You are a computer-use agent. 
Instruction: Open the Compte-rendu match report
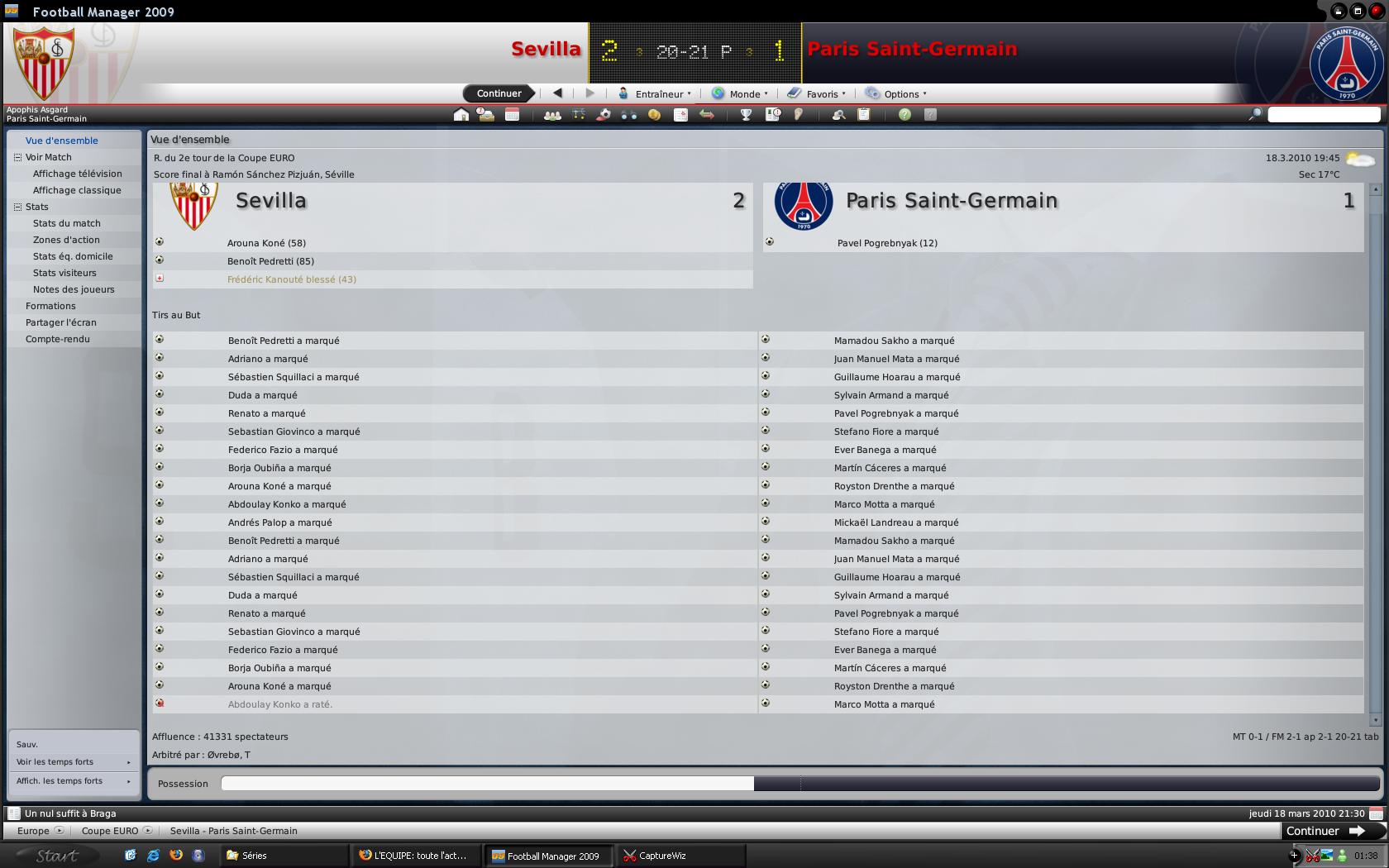coord(57,339)
